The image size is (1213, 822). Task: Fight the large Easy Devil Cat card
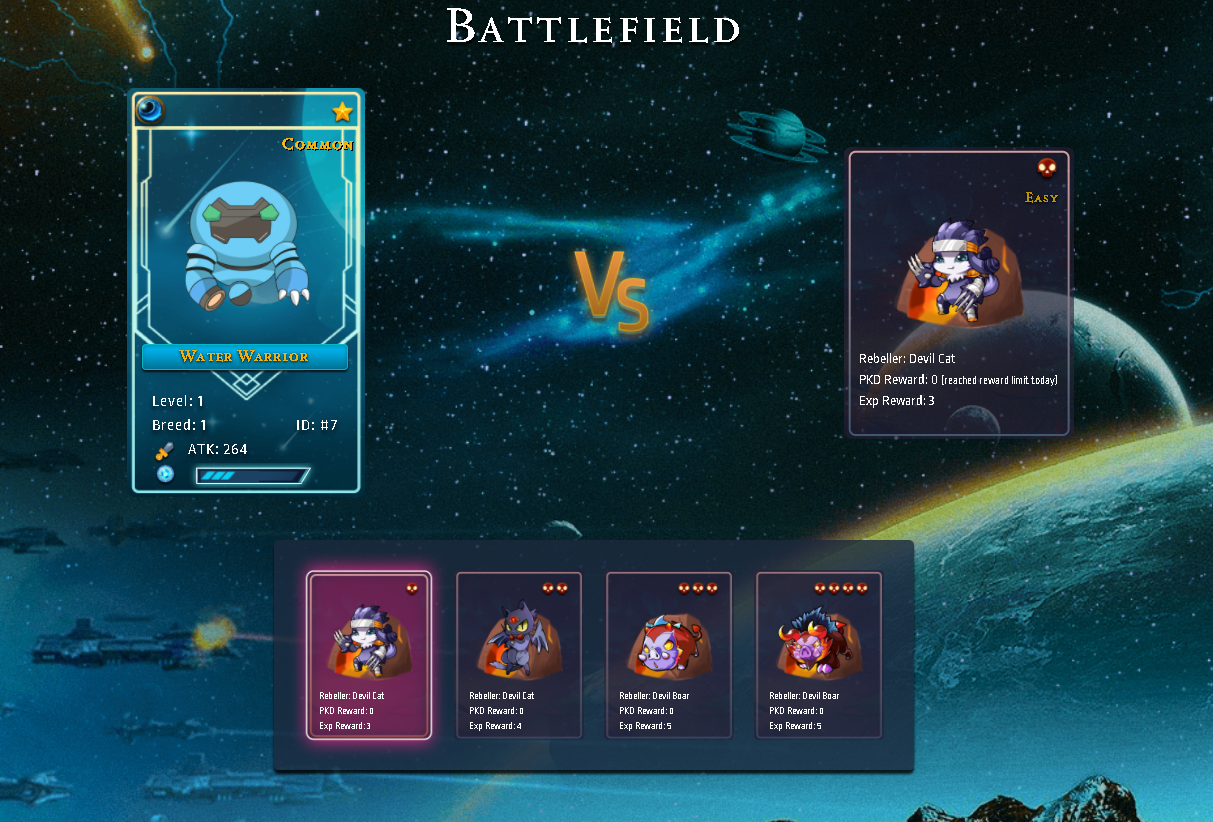(959, 293)
